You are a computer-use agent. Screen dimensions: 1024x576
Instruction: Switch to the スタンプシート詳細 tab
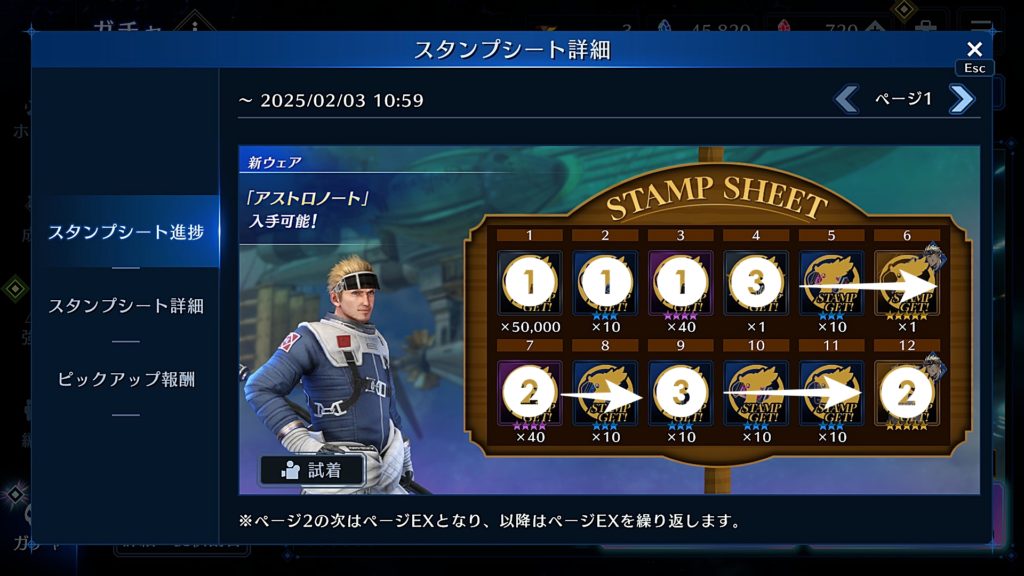point(126,305)
